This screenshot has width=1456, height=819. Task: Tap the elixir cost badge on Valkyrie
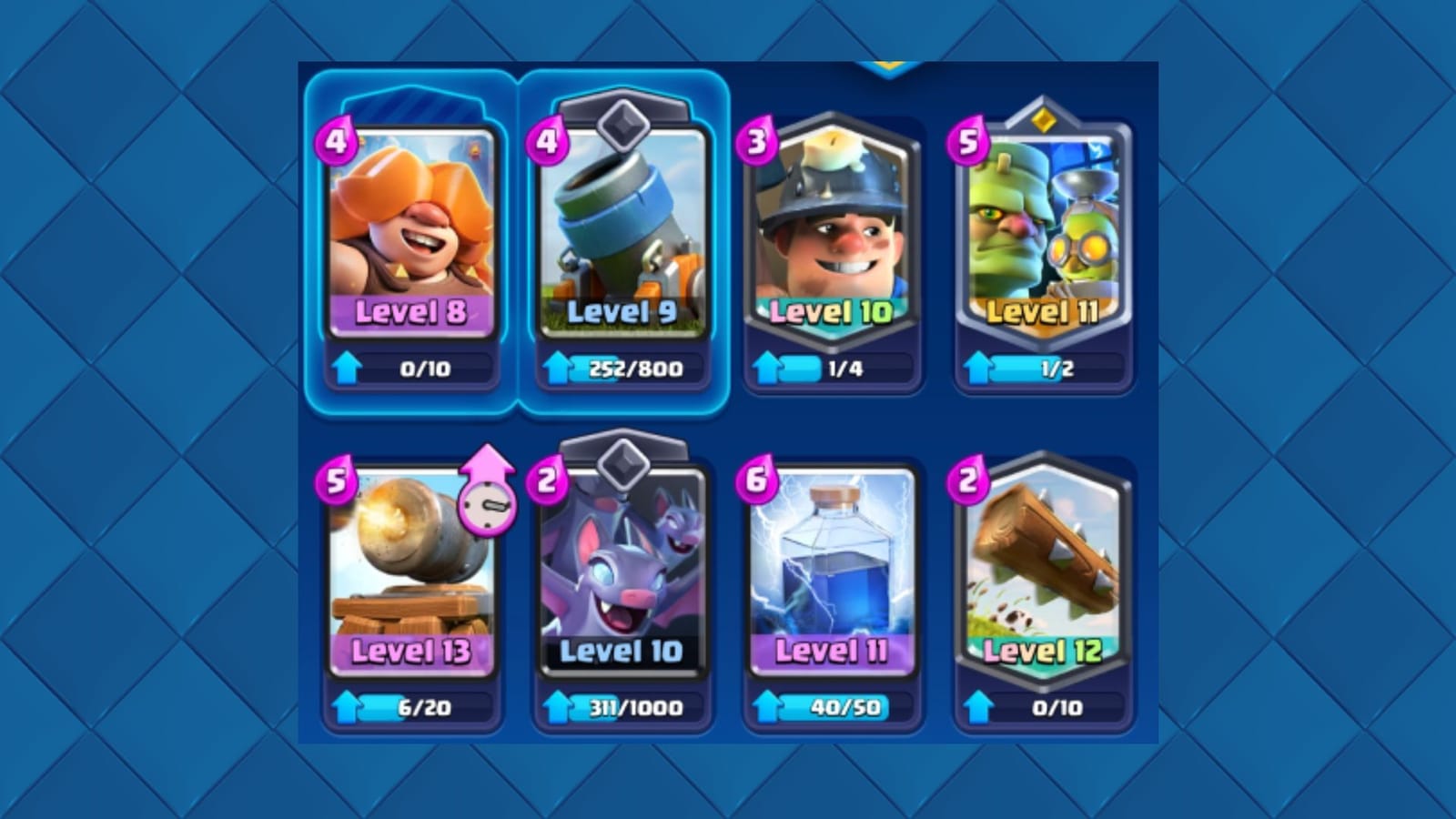point(338,138)
